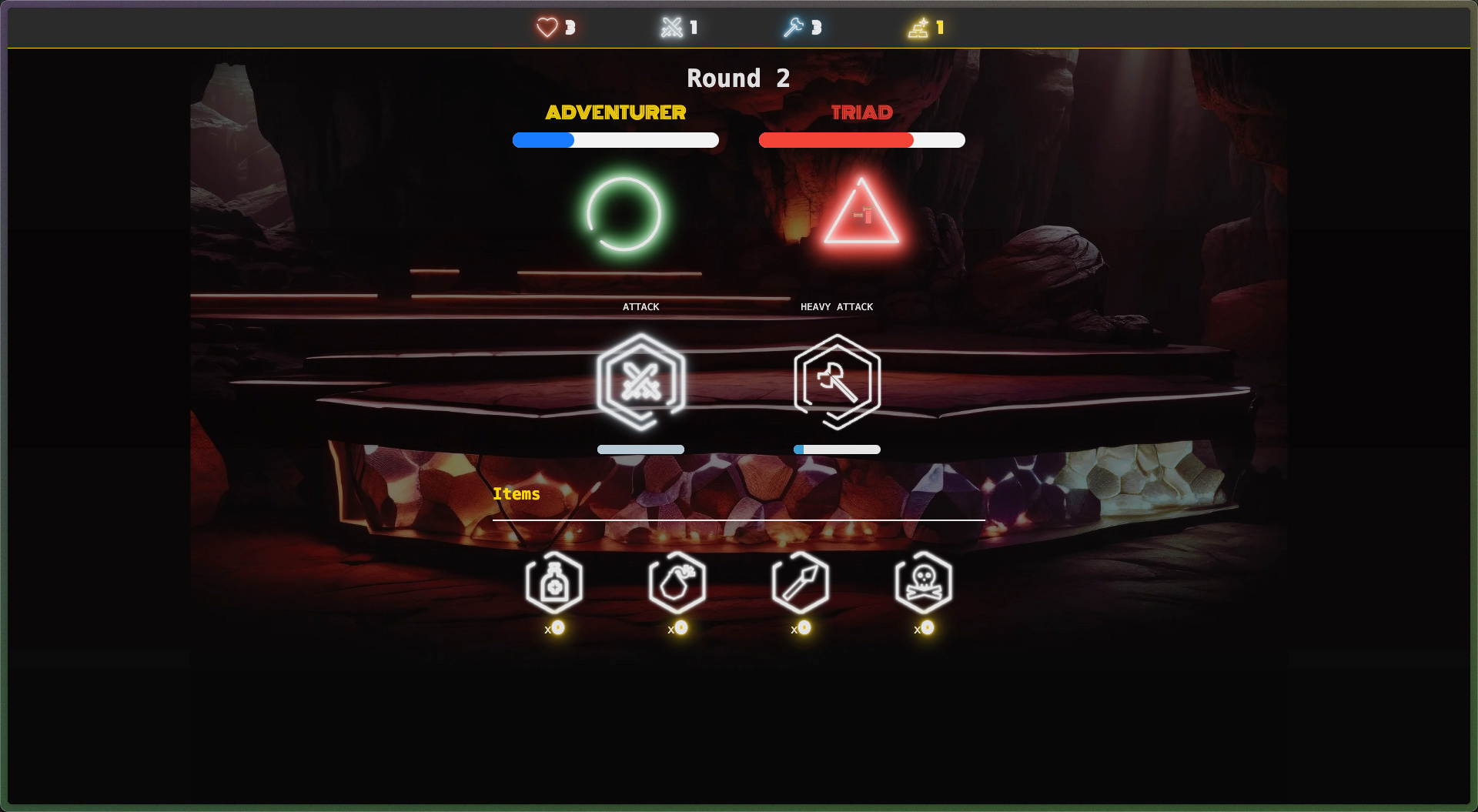Select the health potion item
Screen dimensions: 1478x812
point(554,583)
